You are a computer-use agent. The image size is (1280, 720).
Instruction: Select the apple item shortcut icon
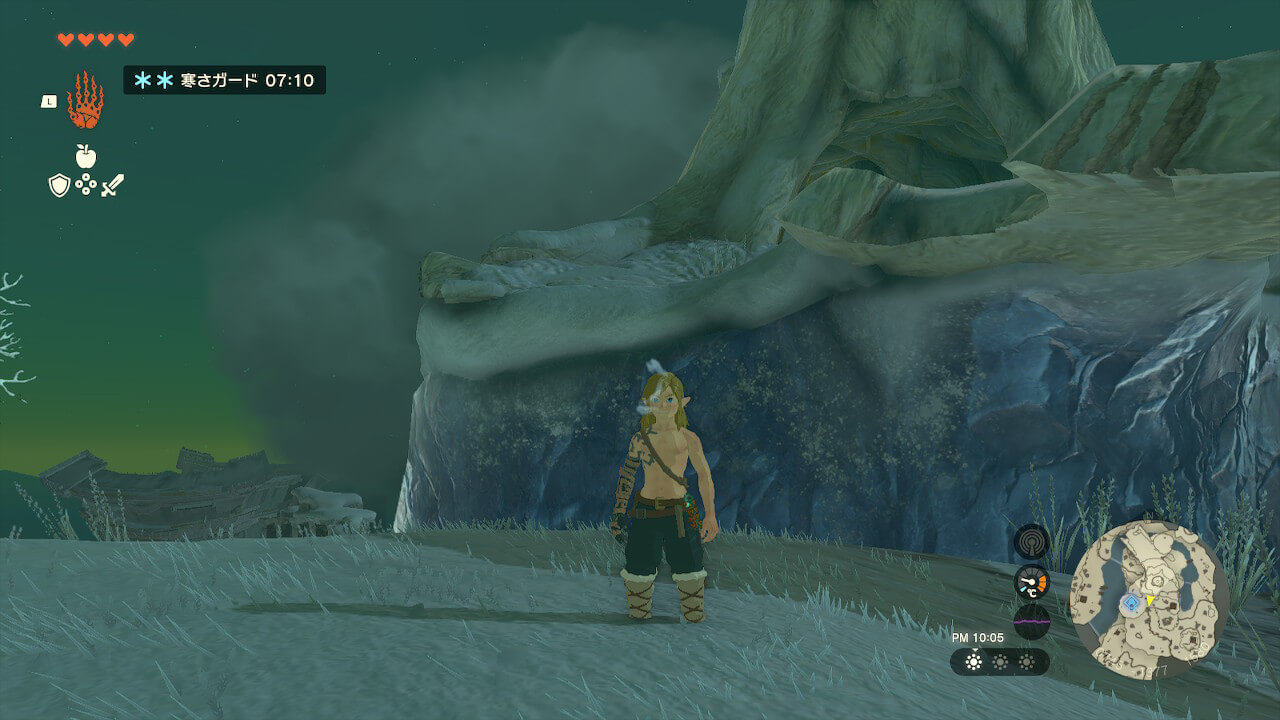[86, 156]
